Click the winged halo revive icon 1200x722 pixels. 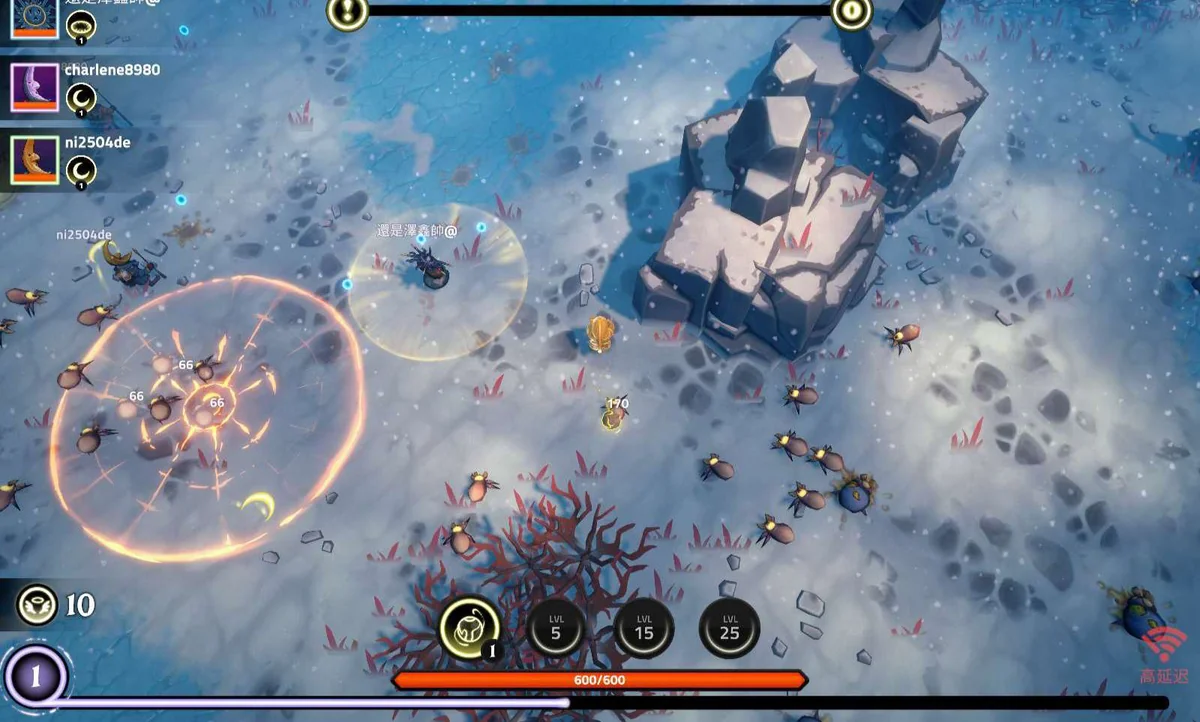coord(37,605)
